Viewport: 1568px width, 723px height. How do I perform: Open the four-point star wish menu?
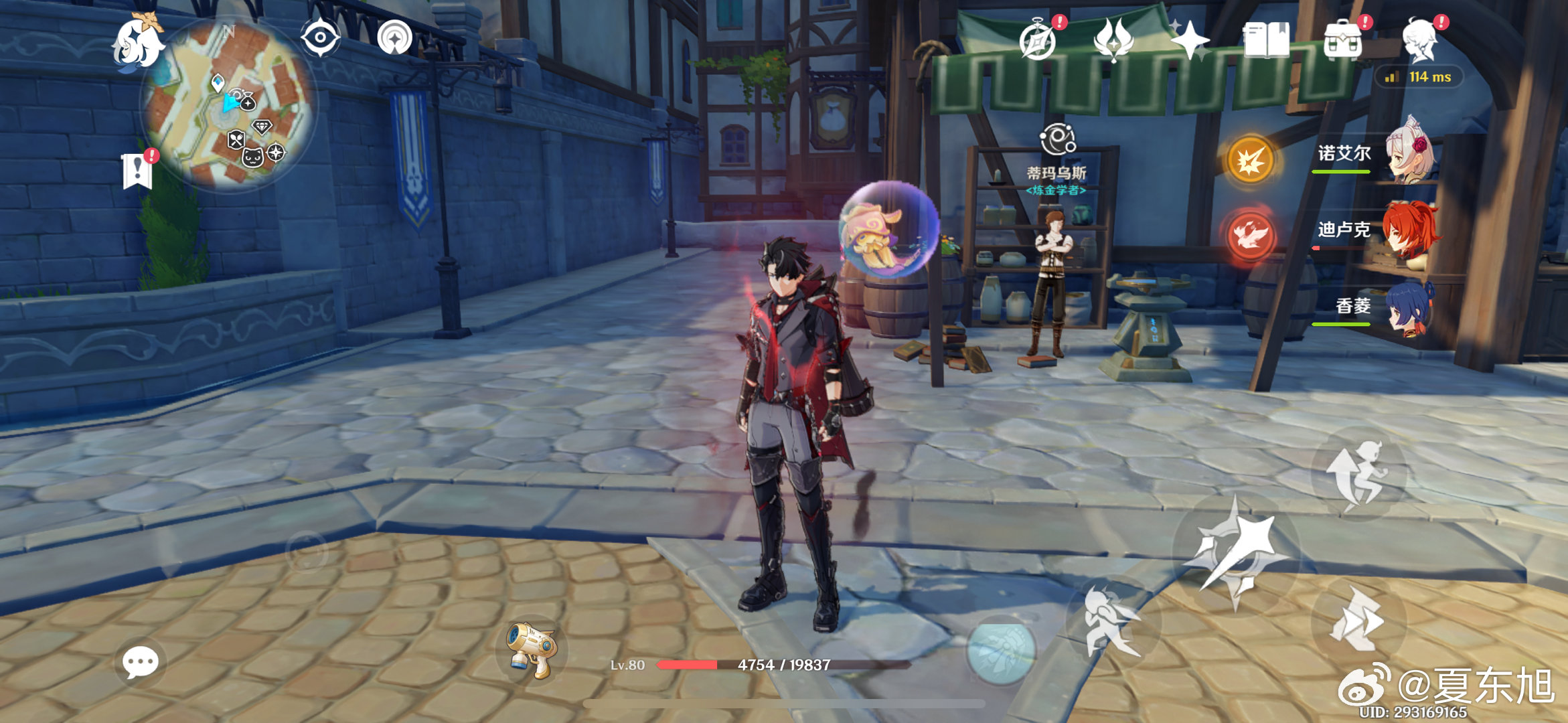pos(1189,40)
